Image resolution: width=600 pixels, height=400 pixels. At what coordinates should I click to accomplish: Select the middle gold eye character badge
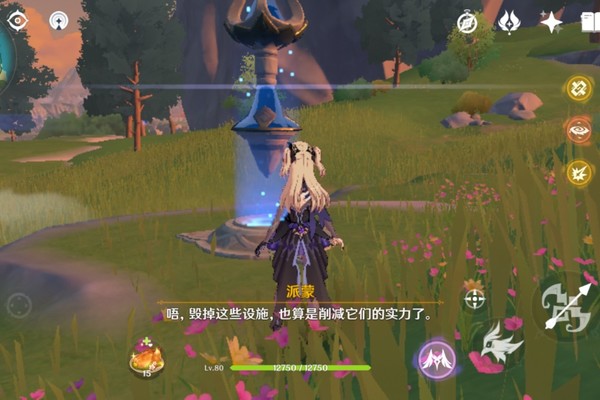pos(580,131)
